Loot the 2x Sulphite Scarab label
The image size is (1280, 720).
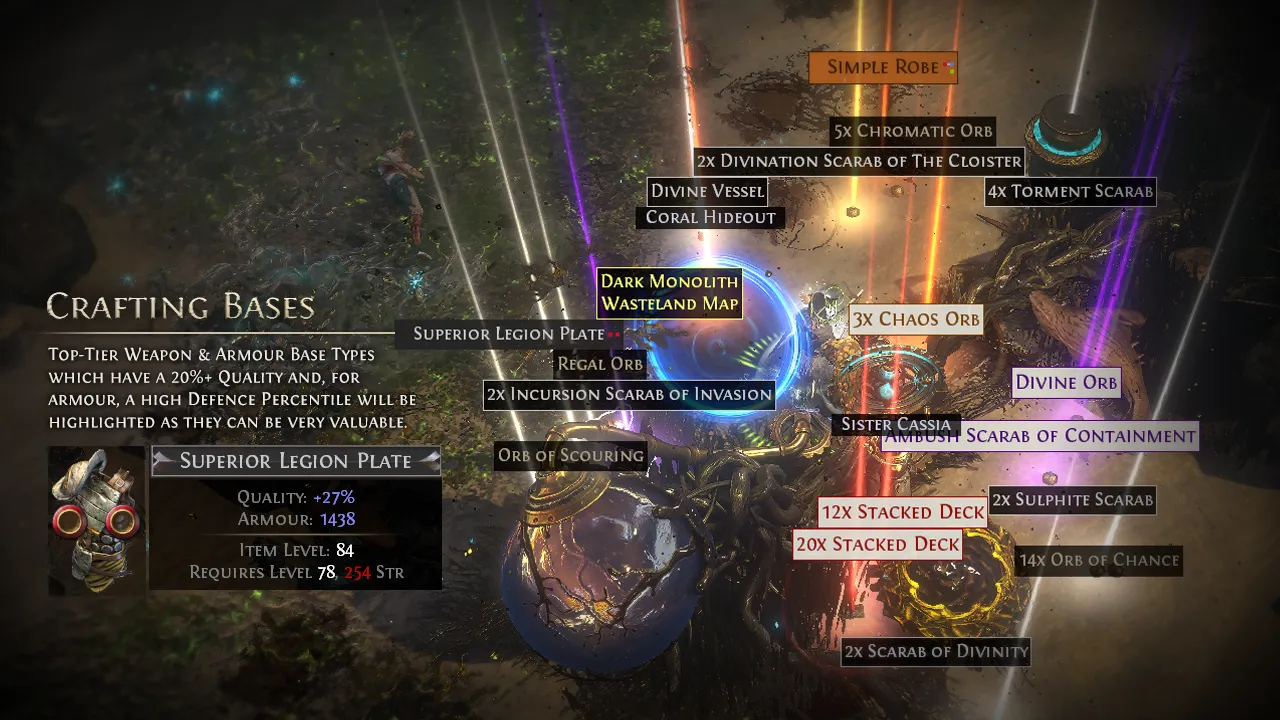click(x=1072, y=500)
